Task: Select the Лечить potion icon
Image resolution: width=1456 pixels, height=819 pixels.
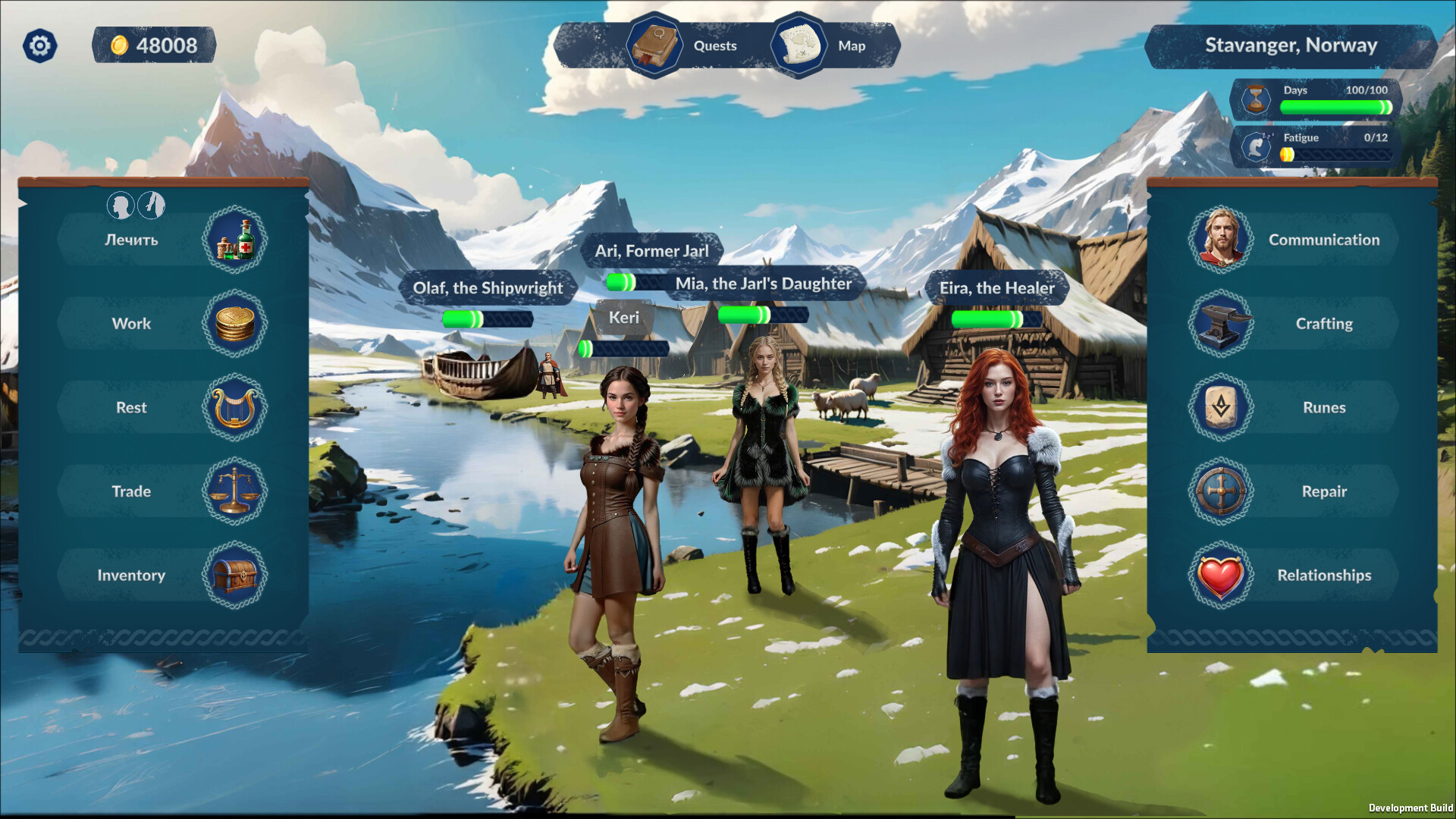Action: [235, 240]
